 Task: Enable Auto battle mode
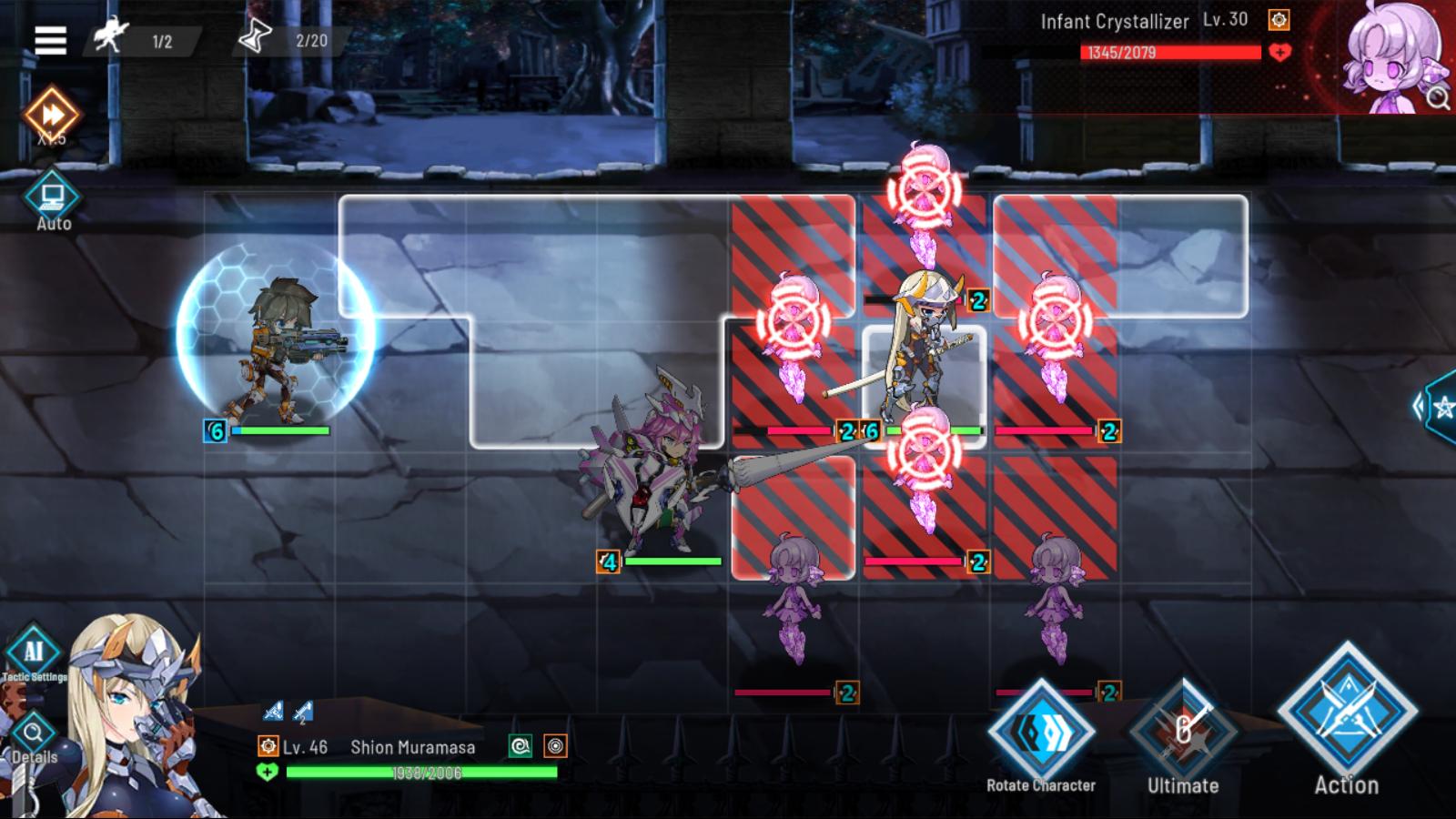[x=52, y=196]
